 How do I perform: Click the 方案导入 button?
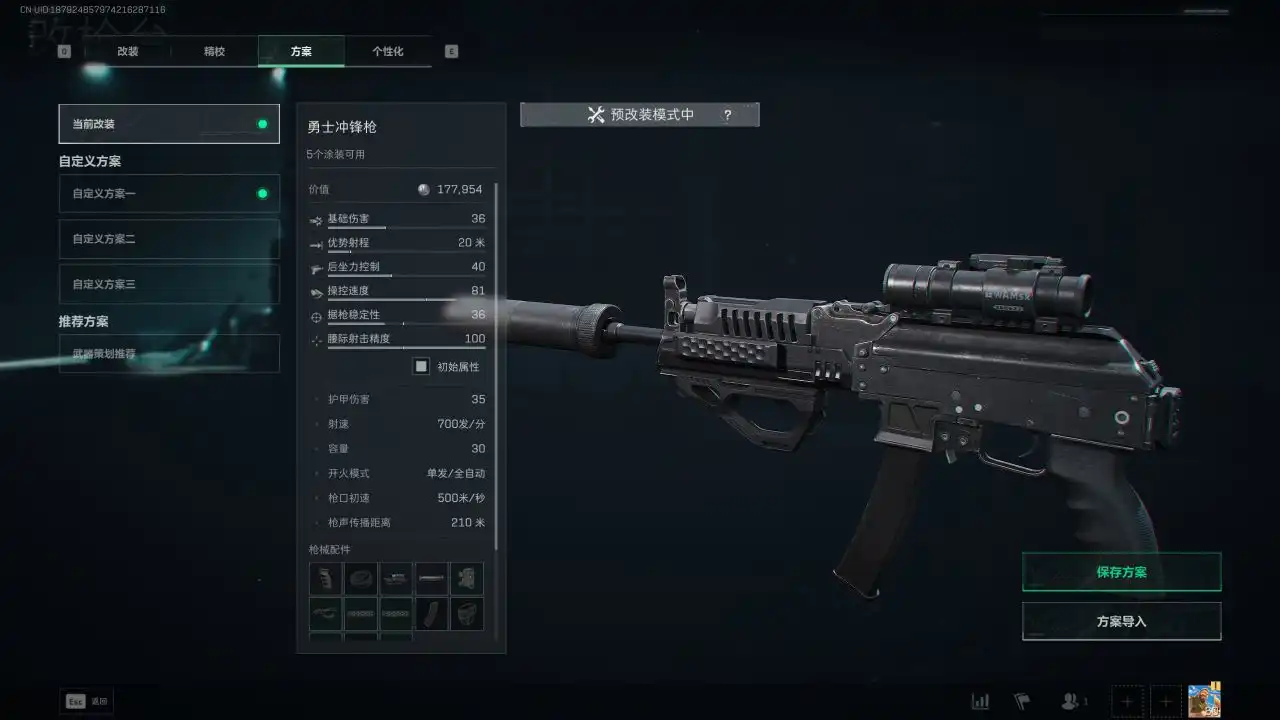tap(1121, 620)
